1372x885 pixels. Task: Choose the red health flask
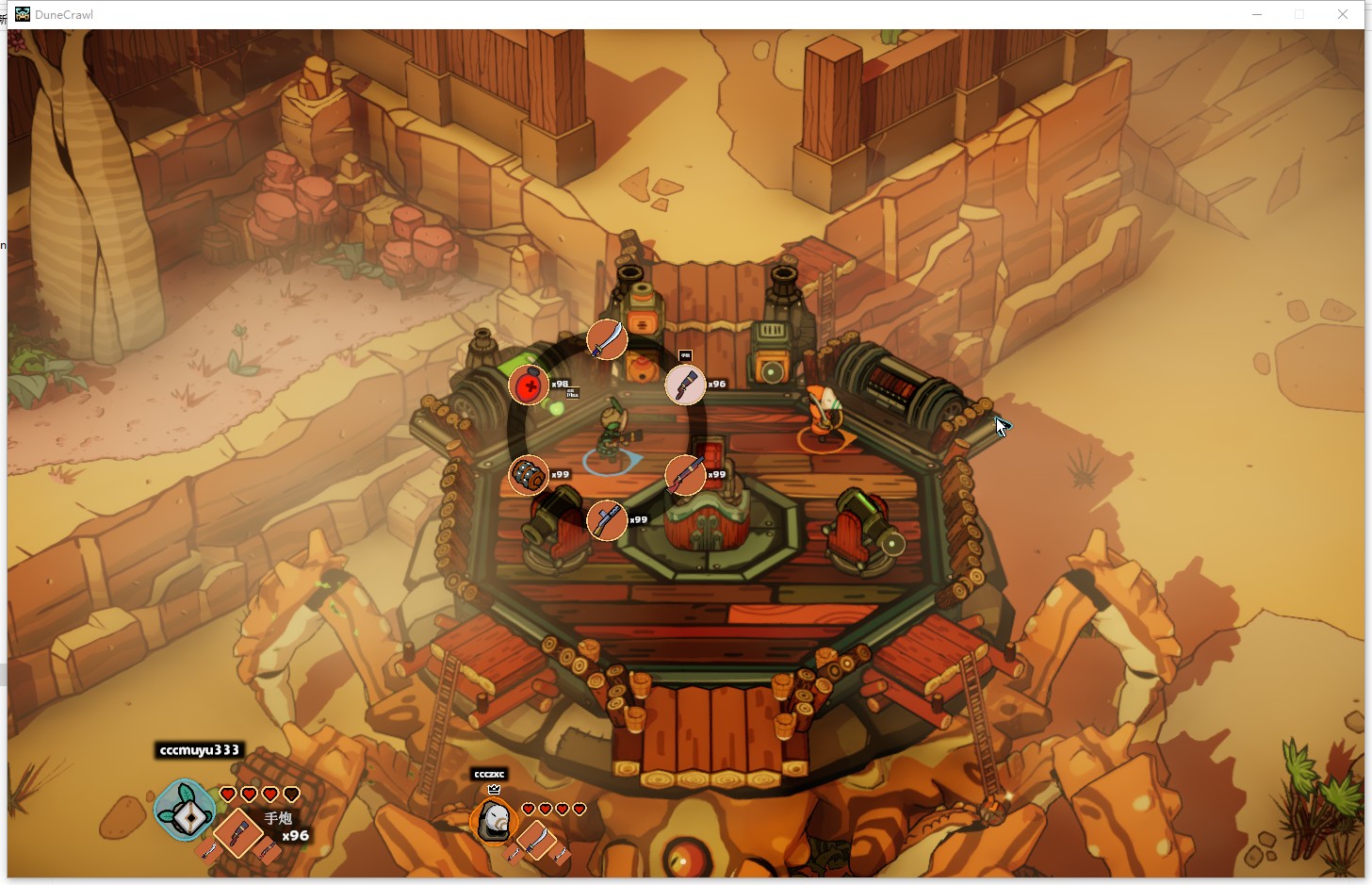[x=529, y=385]
